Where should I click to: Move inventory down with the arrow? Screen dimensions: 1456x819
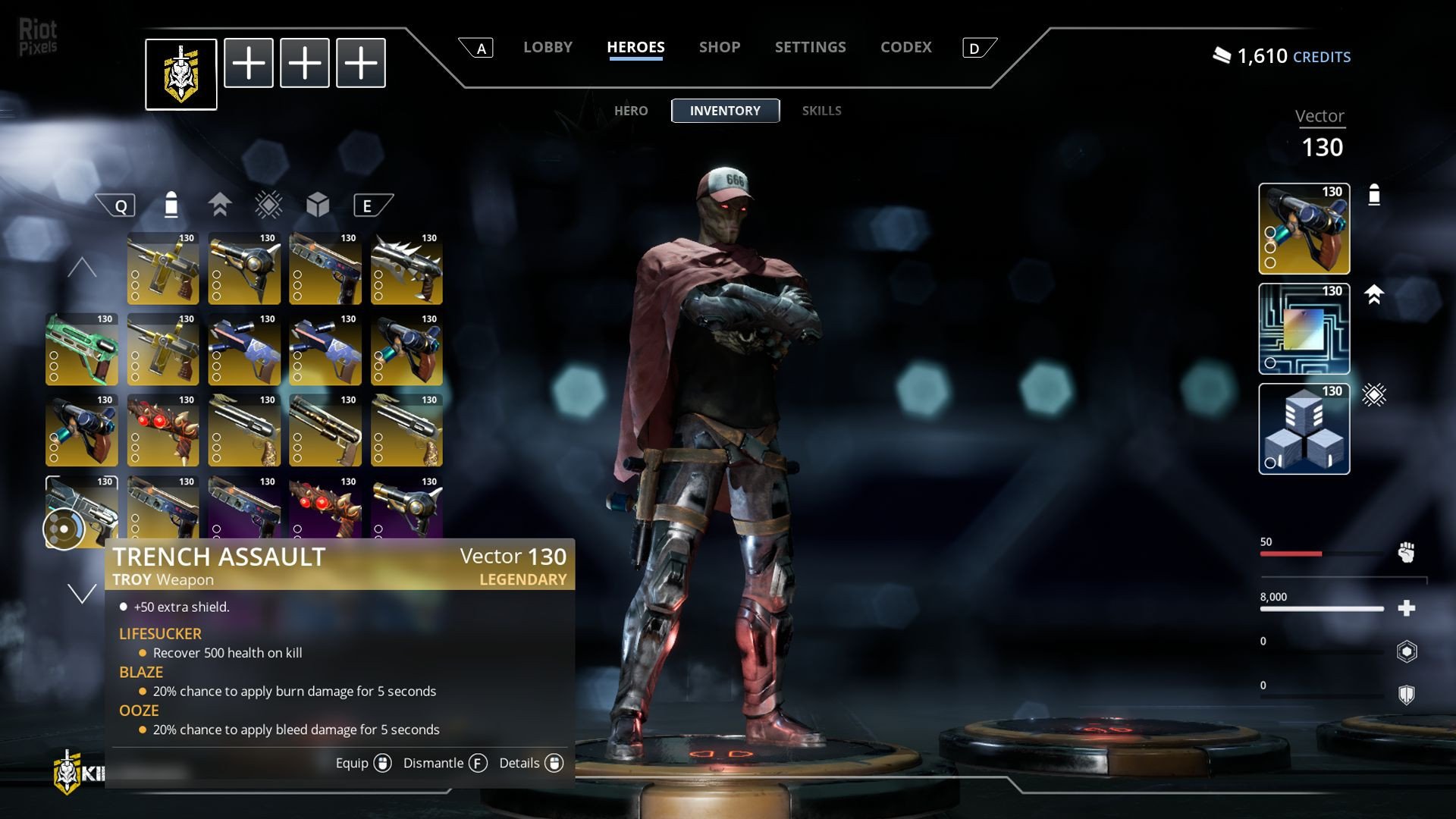[x=82, y=594]
